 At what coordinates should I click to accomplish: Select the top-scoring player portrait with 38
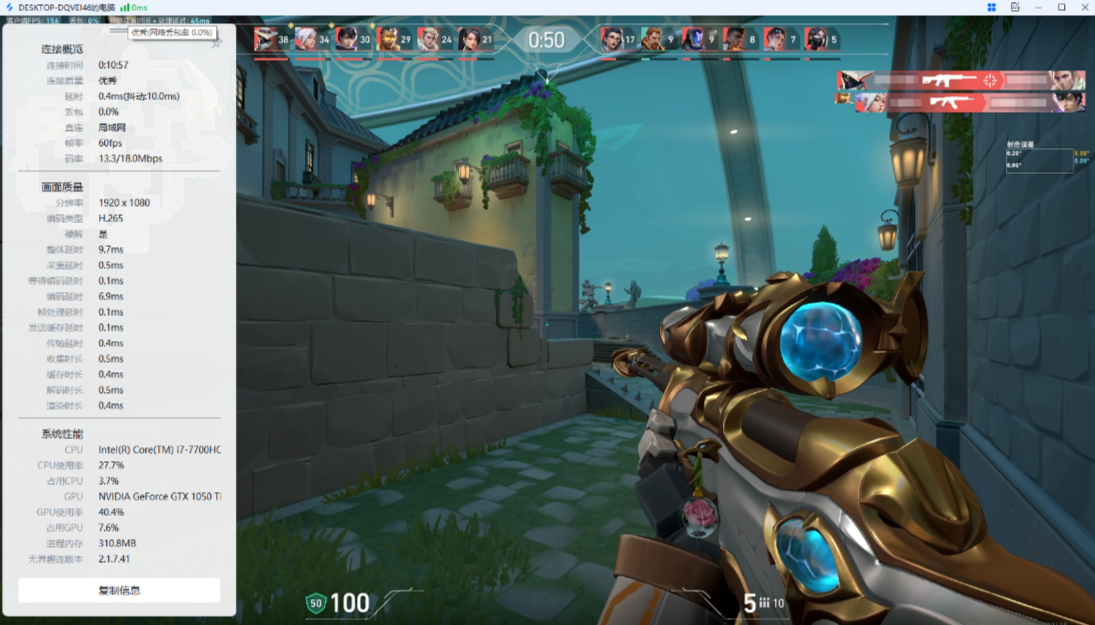(x=265, y=40)
